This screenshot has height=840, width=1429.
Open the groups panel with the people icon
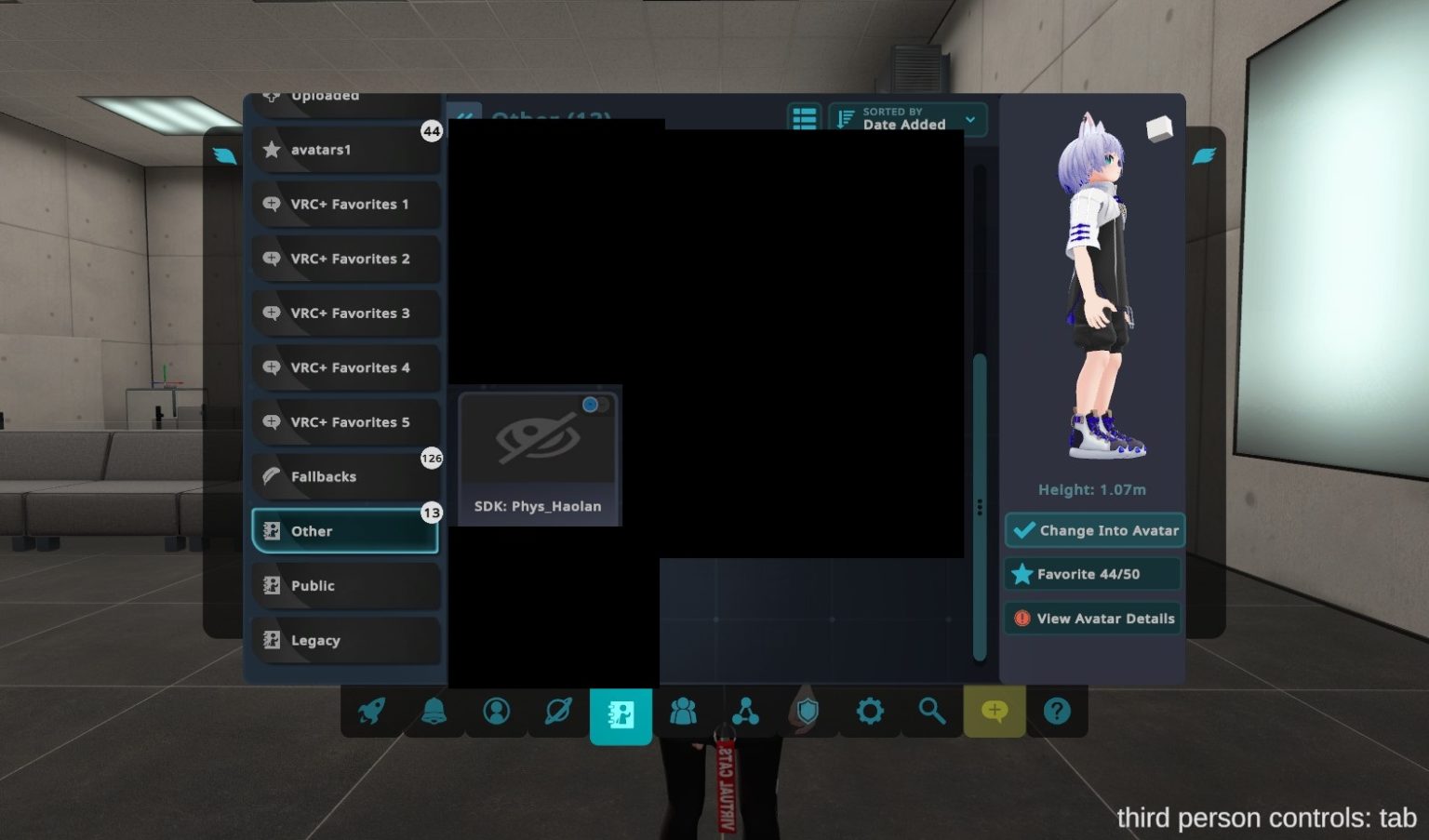pyautogui.click(x=685, y=712)
